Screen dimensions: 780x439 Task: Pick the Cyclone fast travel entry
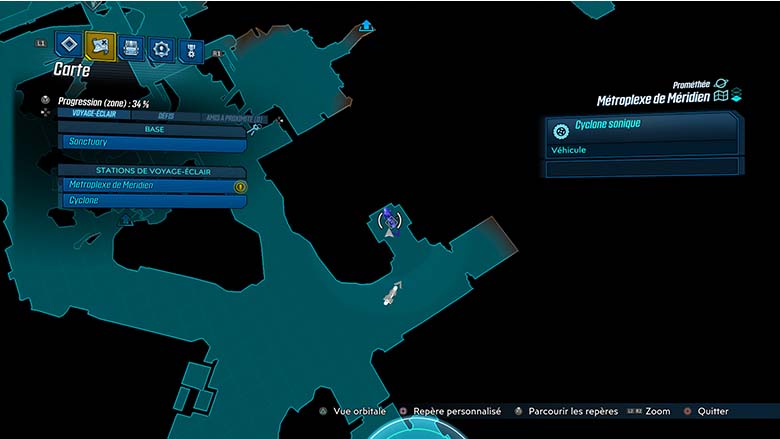click(152, 200)
